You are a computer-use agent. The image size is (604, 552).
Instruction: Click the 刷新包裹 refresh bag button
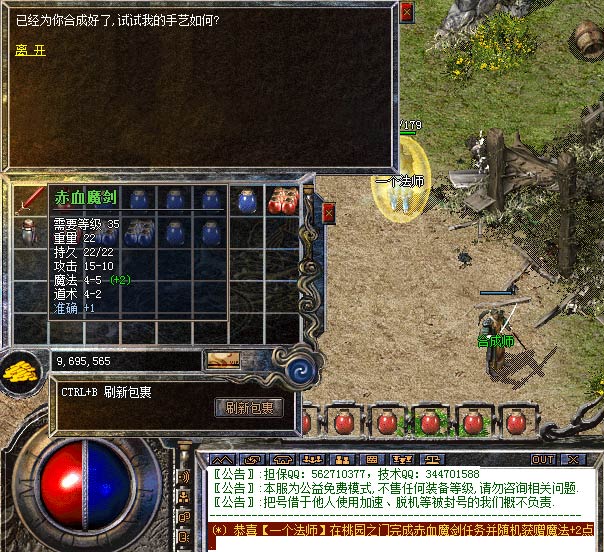(250, 408)
